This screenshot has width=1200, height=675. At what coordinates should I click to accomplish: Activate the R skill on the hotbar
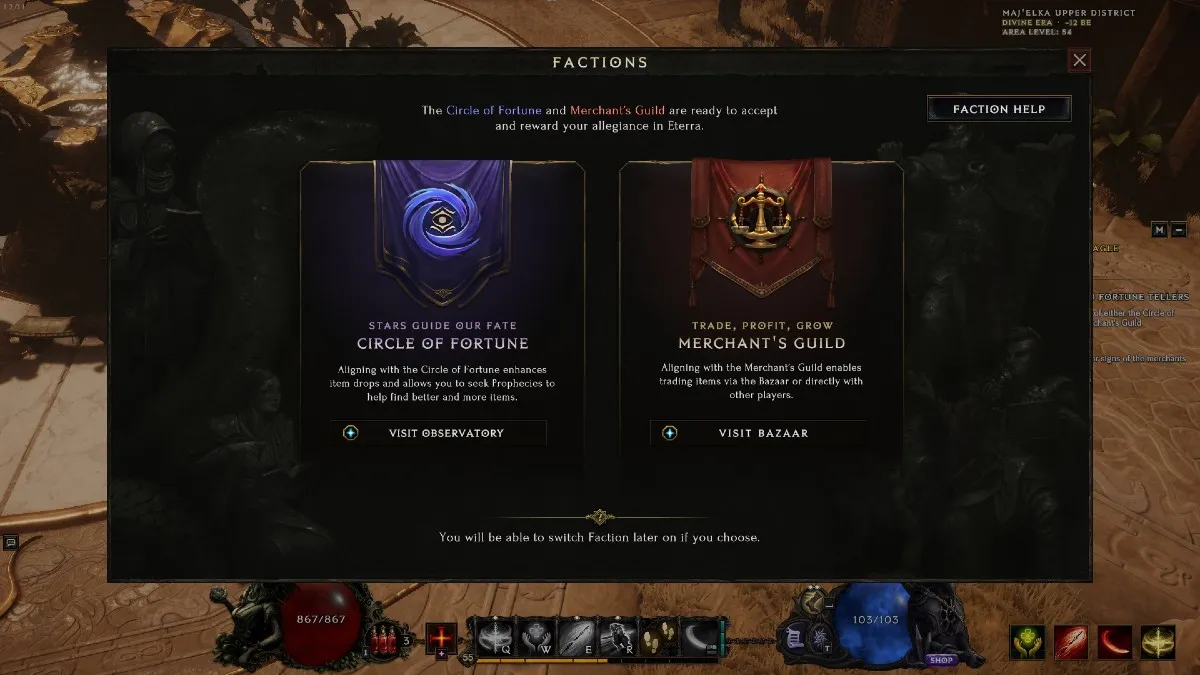click(x=617, y=637)
